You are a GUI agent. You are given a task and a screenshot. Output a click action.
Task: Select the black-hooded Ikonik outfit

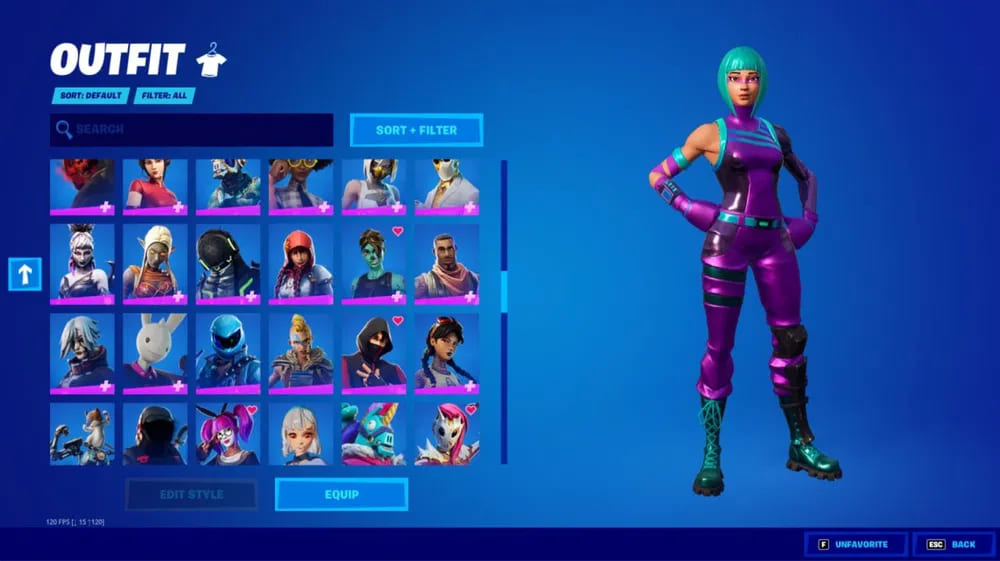coord(373,352)
